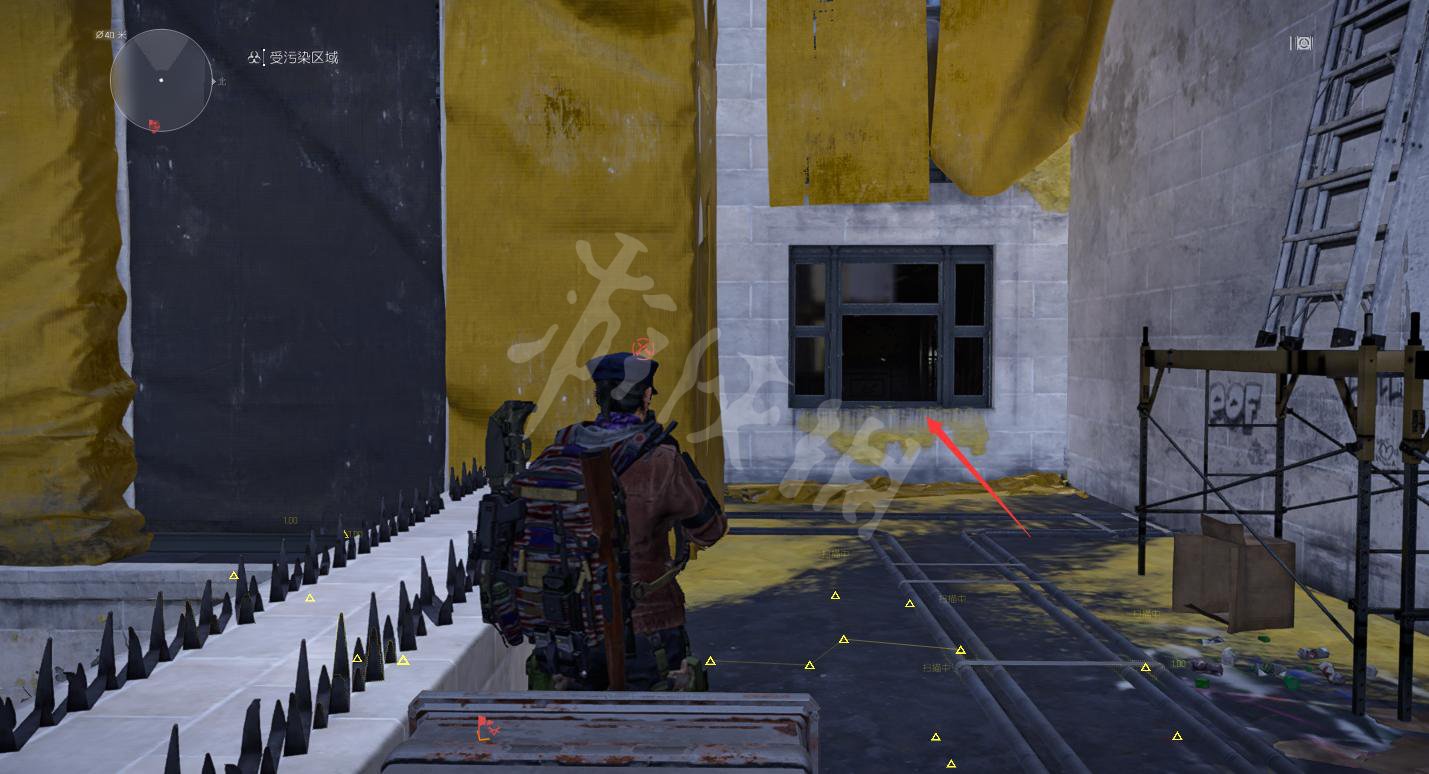Click the camera icon in top-right corner
The width and height of the screenshot is (1429, 774).
(x=1304, y=43)
